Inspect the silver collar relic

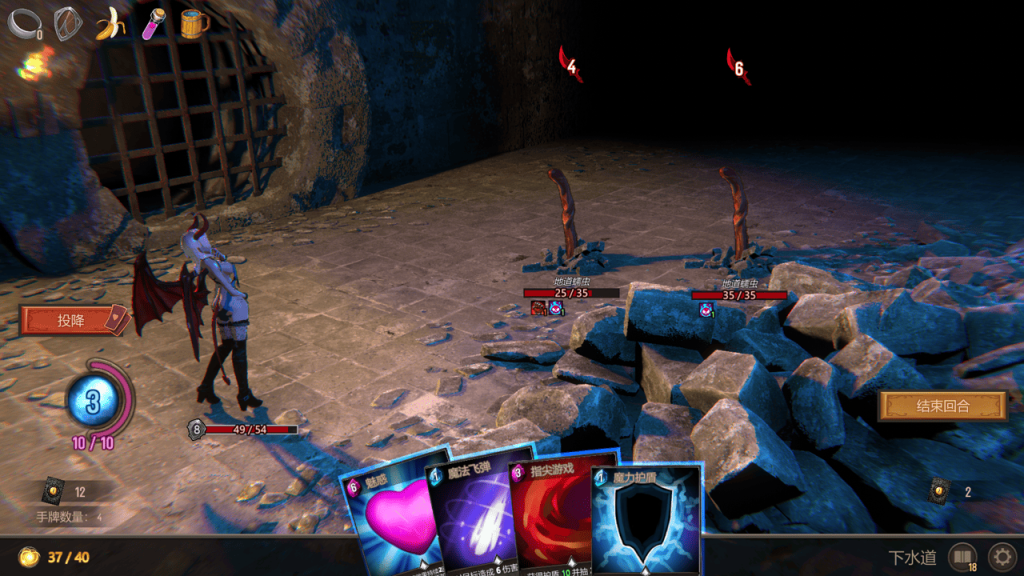click(23, 23)
